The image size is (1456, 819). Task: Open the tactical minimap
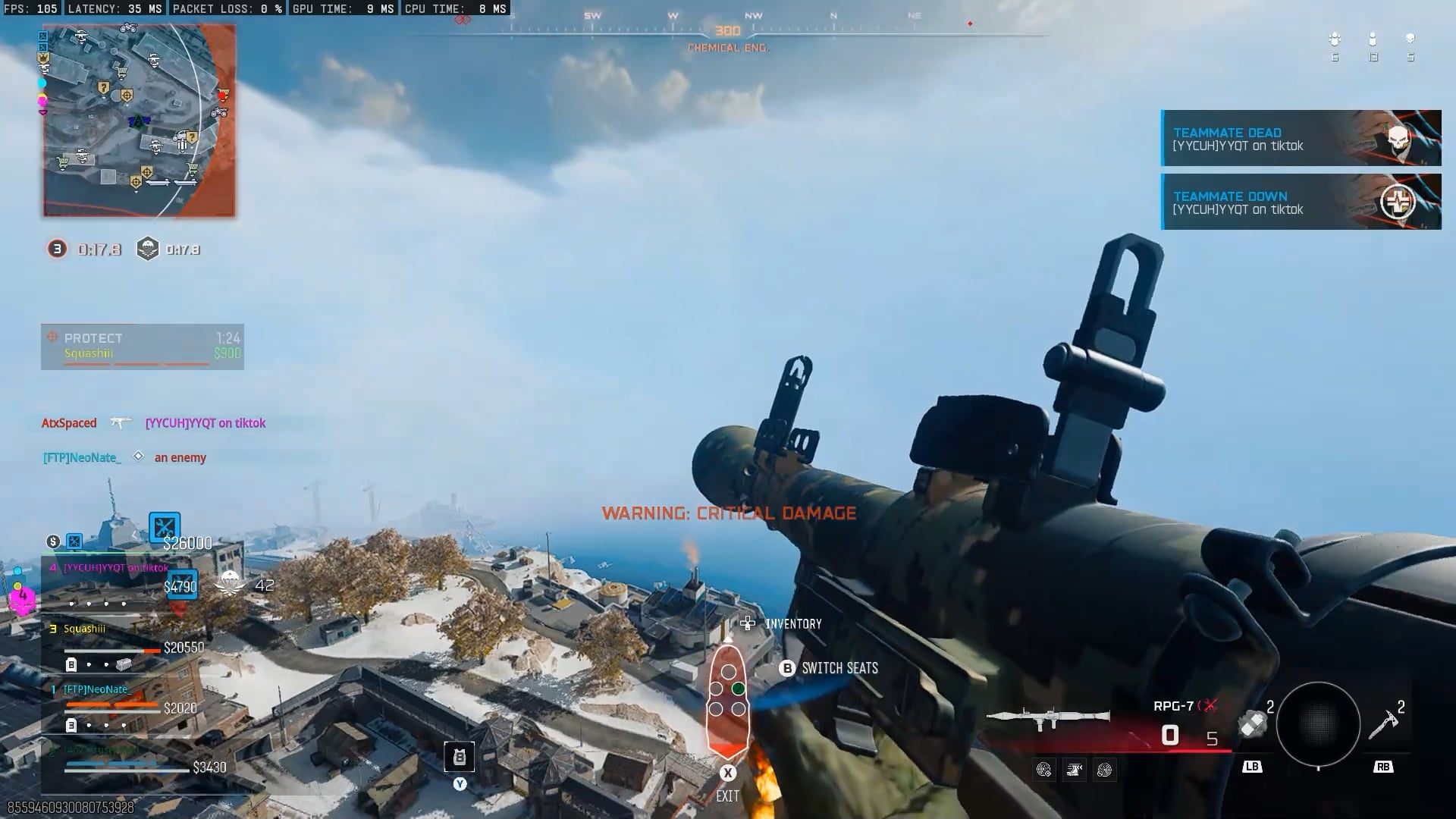(x=139, y=121)
